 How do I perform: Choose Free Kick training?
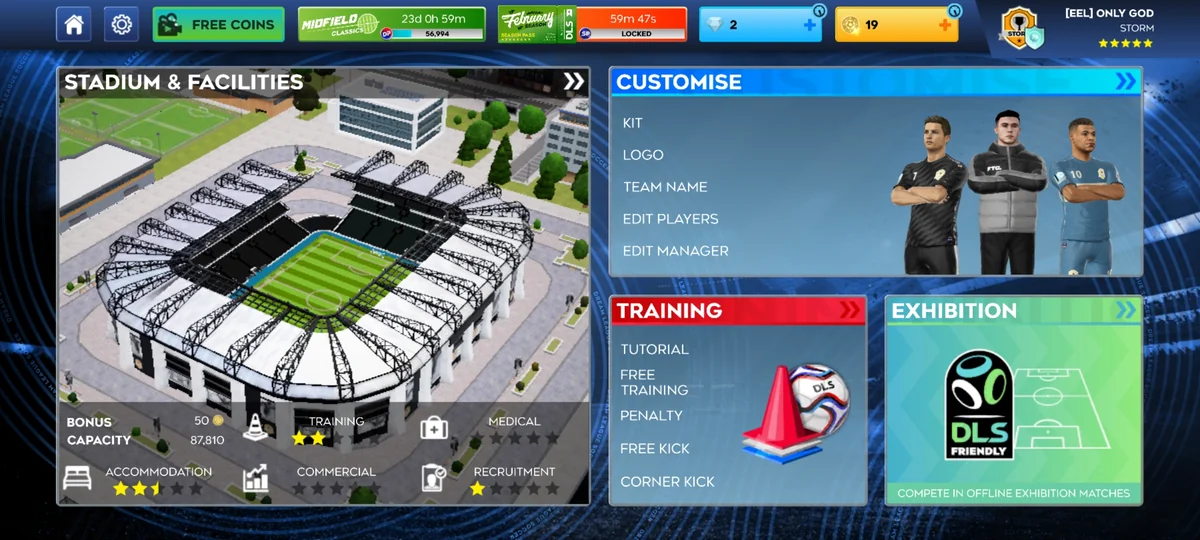tap(655, 448)
